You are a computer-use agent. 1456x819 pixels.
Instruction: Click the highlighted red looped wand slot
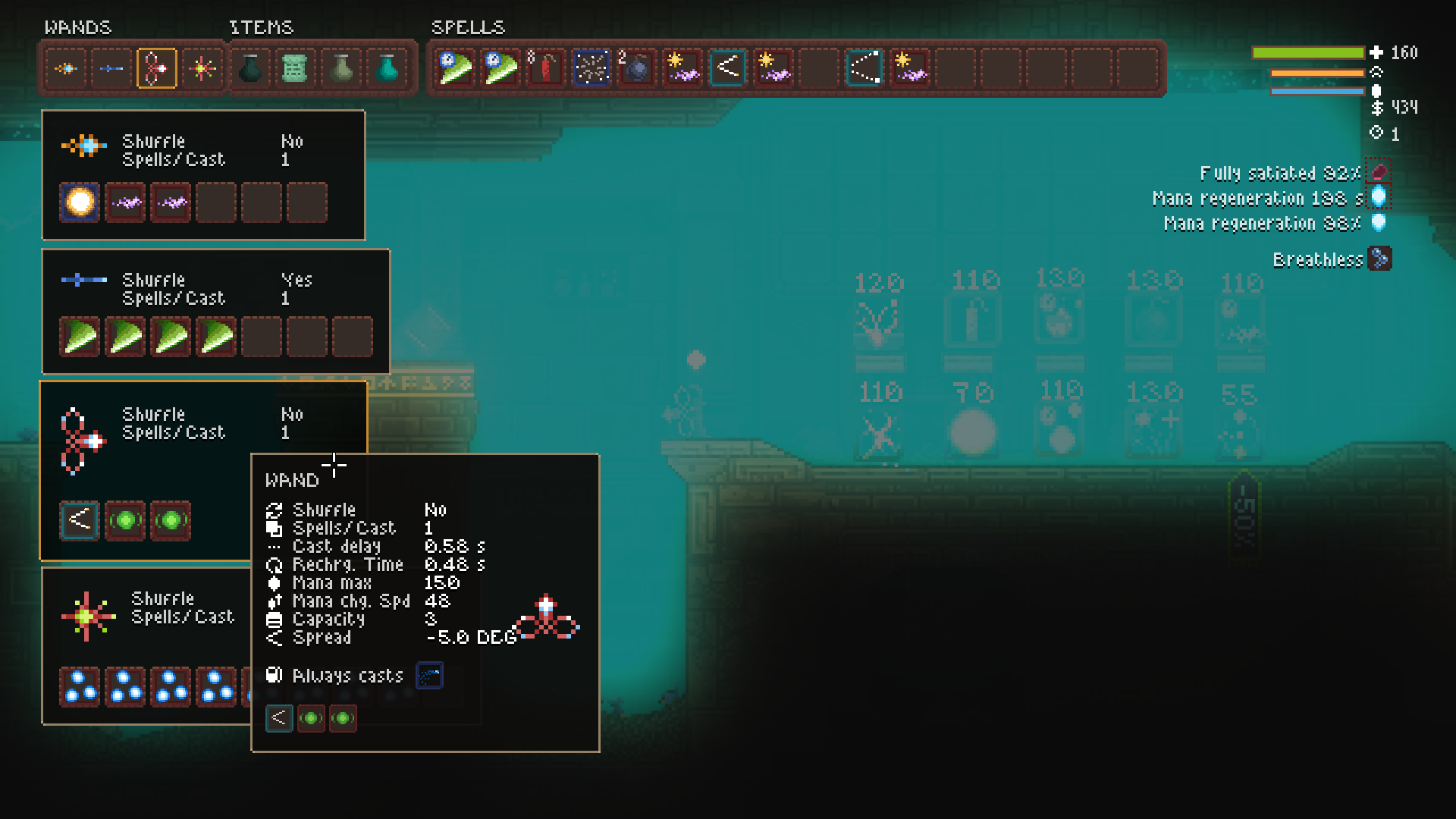(157, 69)
